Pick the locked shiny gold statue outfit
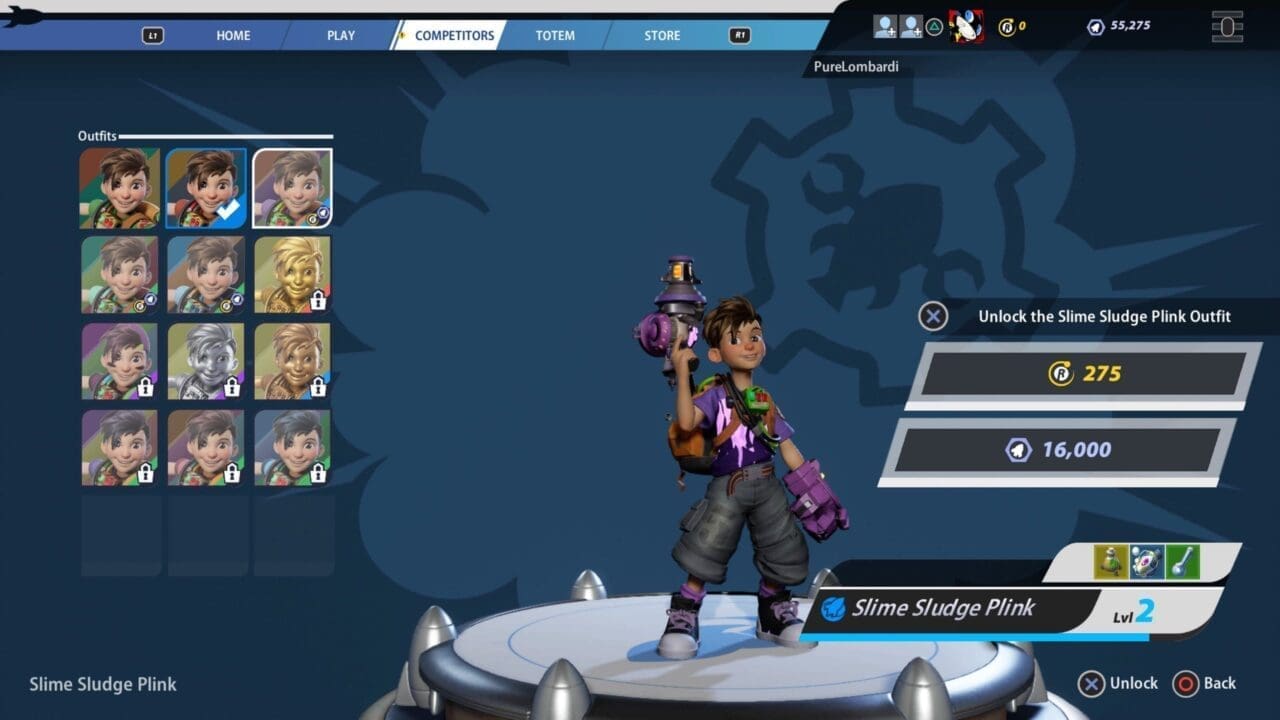 pyautogui.click(x=292, y=274)
